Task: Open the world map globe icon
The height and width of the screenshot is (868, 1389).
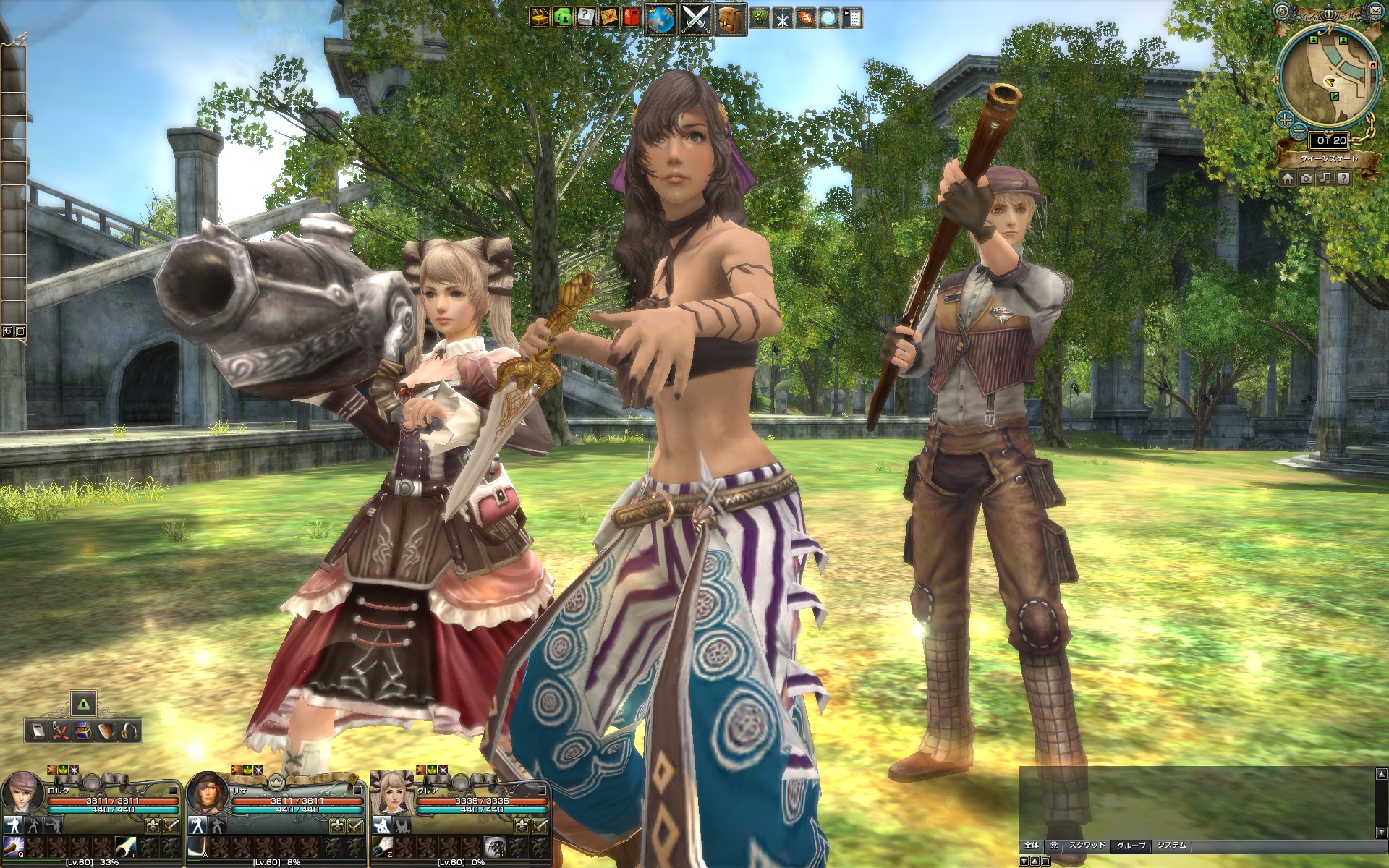Action: 660,18
